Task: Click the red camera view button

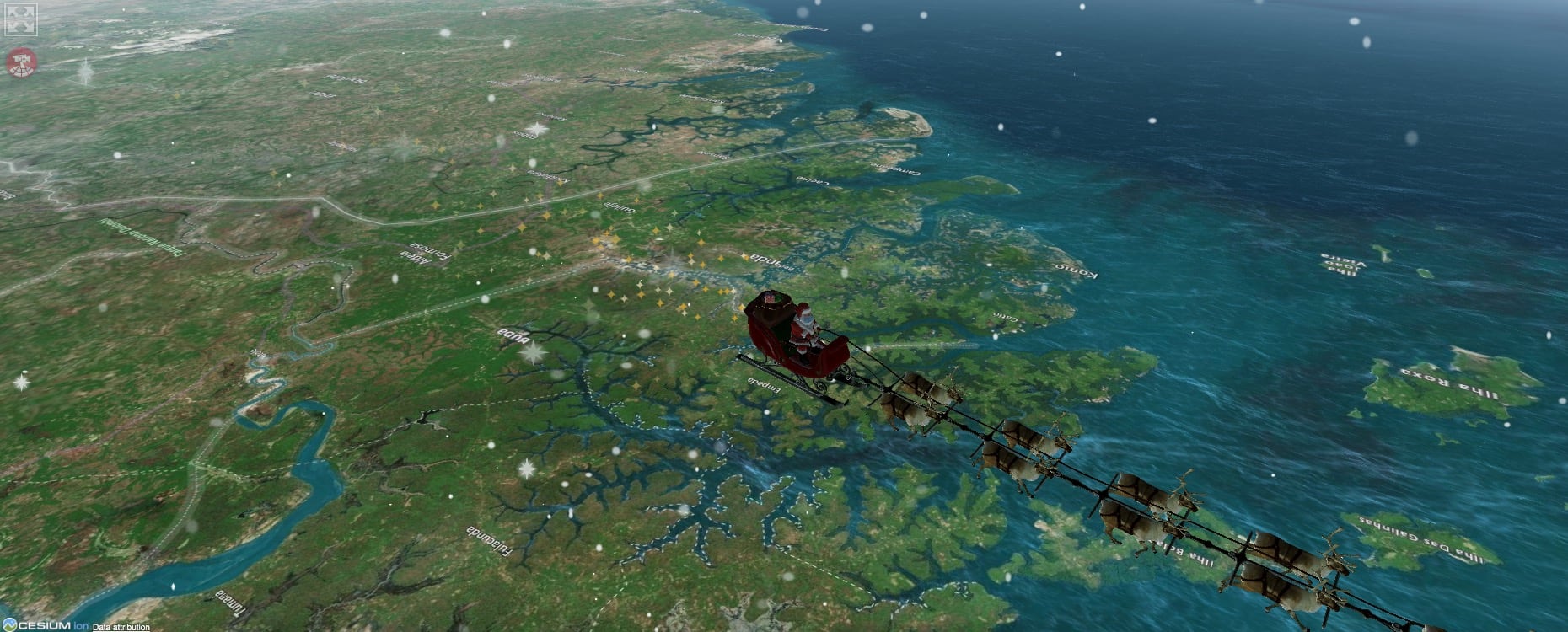Action: [x=21, y=62]
